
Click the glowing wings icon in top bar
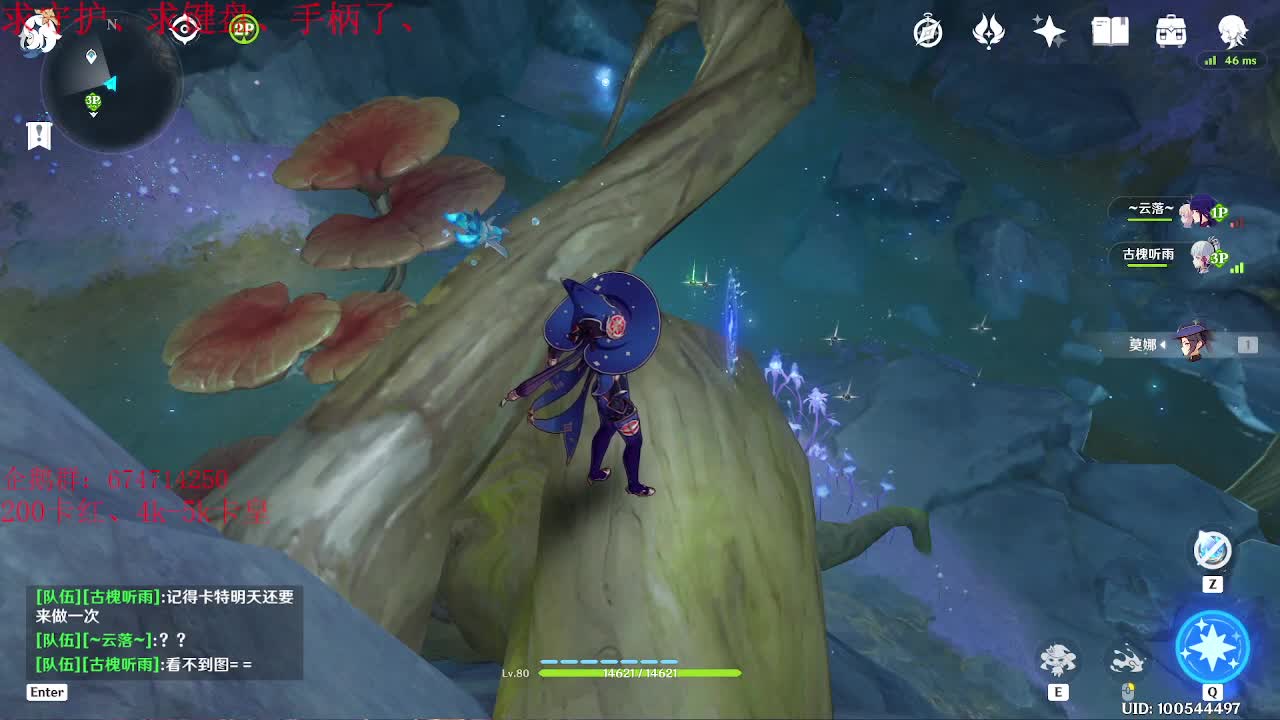pos(988,32)
